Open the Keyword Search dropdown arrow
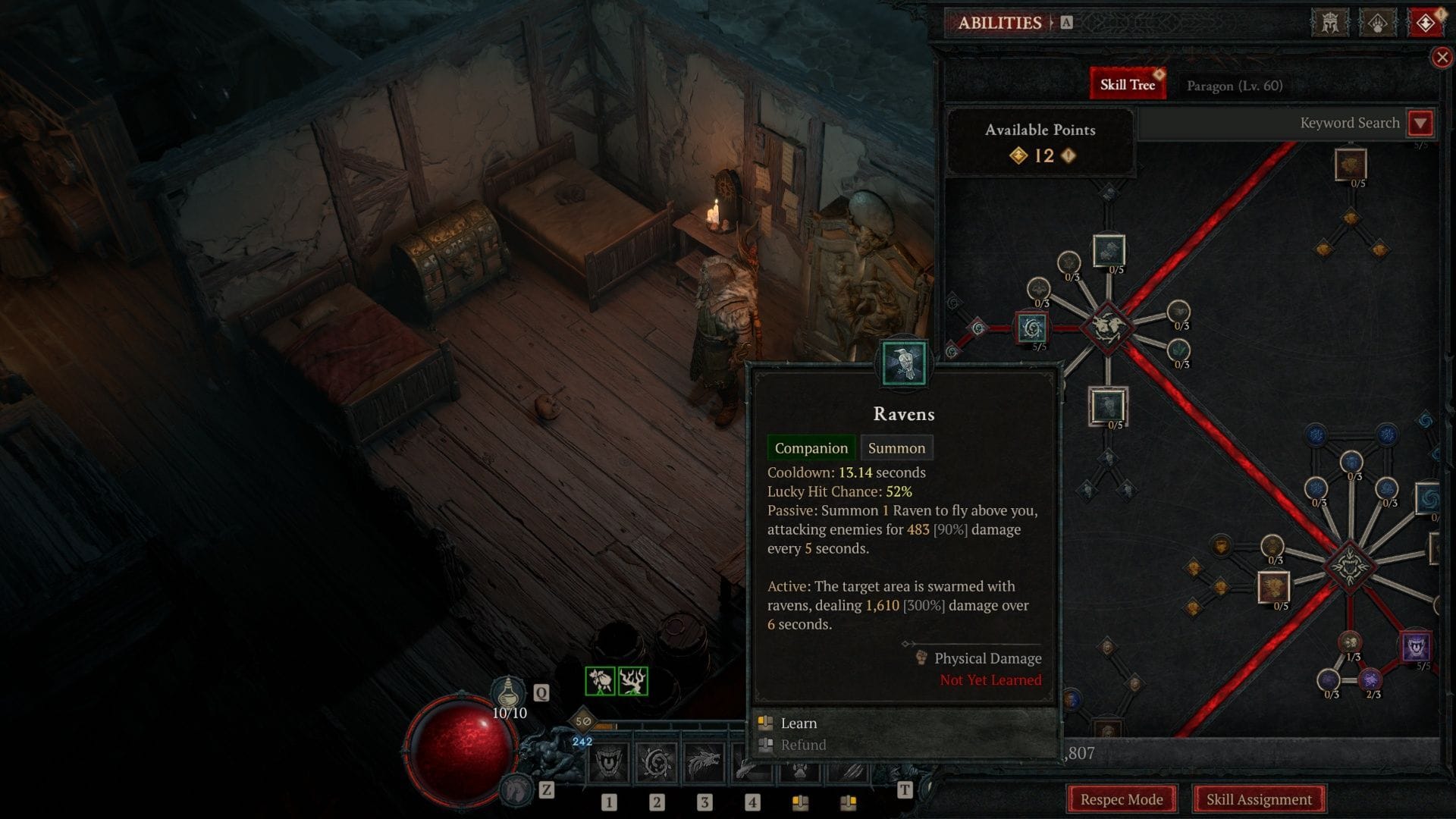 pyautogui.click(x=1420, y=123)
